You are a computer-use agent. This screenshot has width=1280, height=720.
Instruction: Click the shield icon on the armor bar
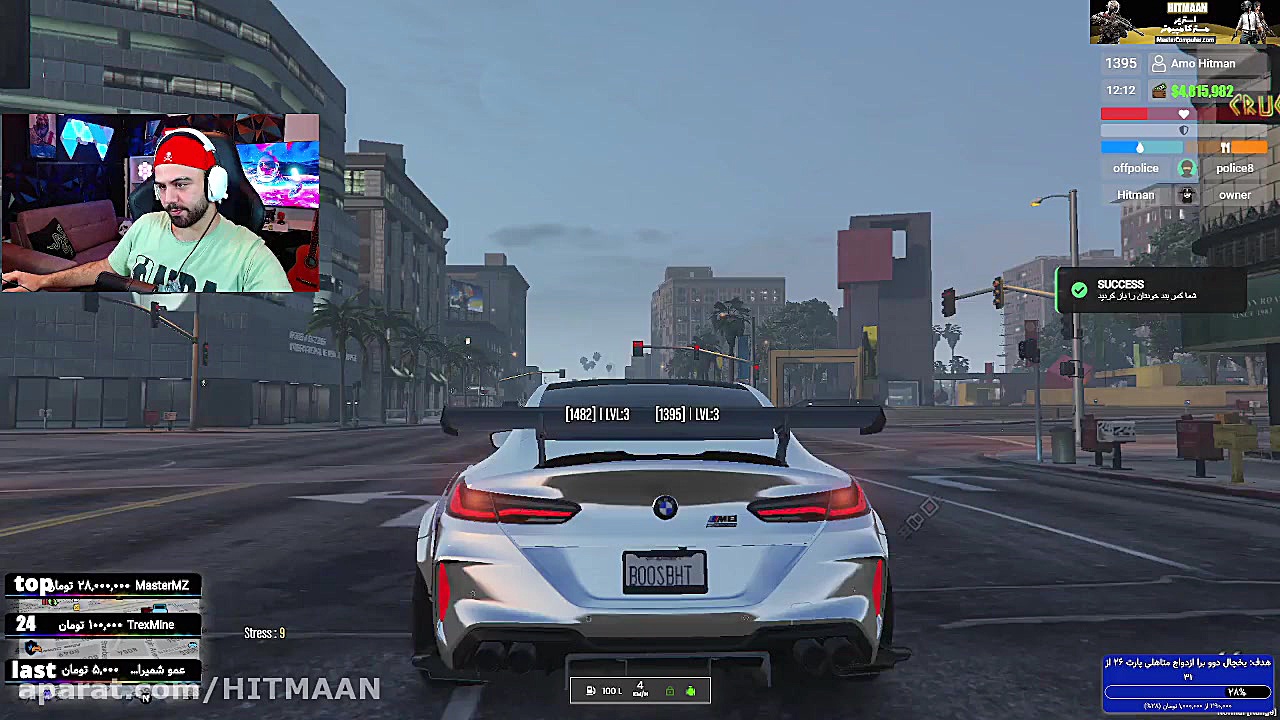[x=1184, y=130]
